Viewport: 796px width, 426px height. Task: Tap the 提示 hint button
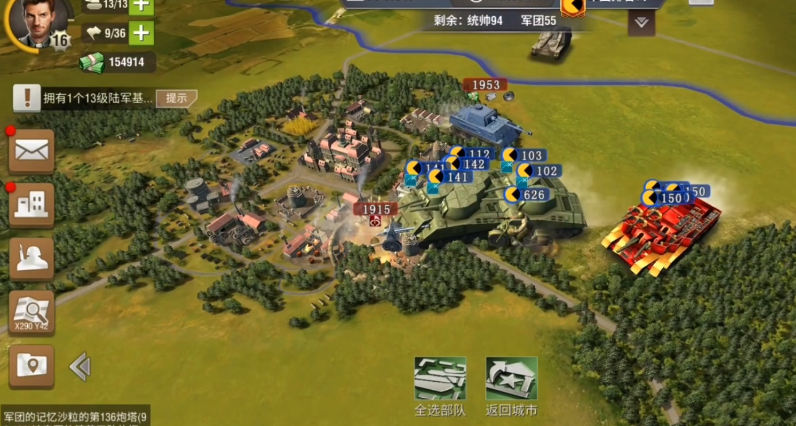[176, 98]
